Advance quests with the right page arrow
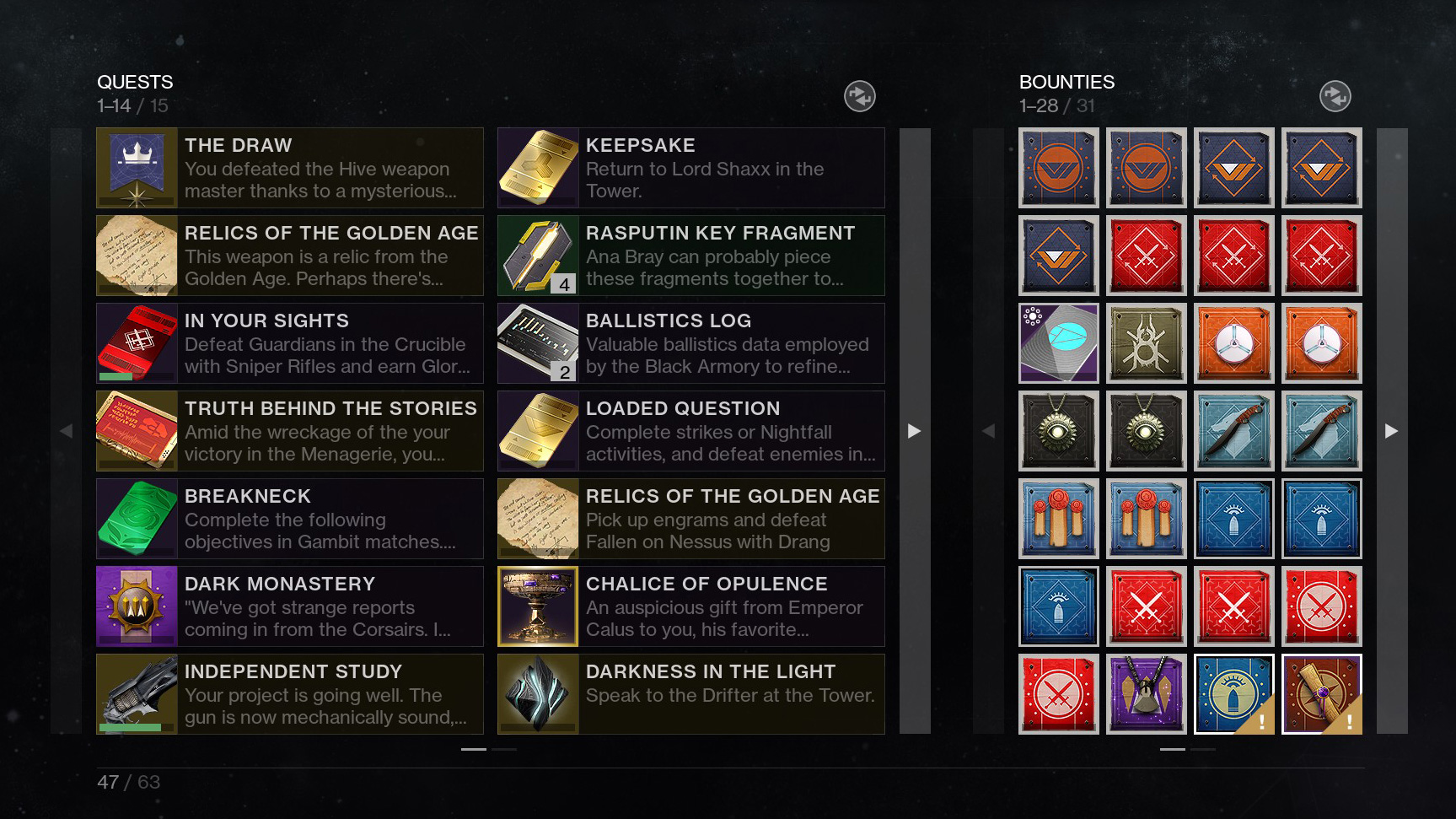 (915, 431)
